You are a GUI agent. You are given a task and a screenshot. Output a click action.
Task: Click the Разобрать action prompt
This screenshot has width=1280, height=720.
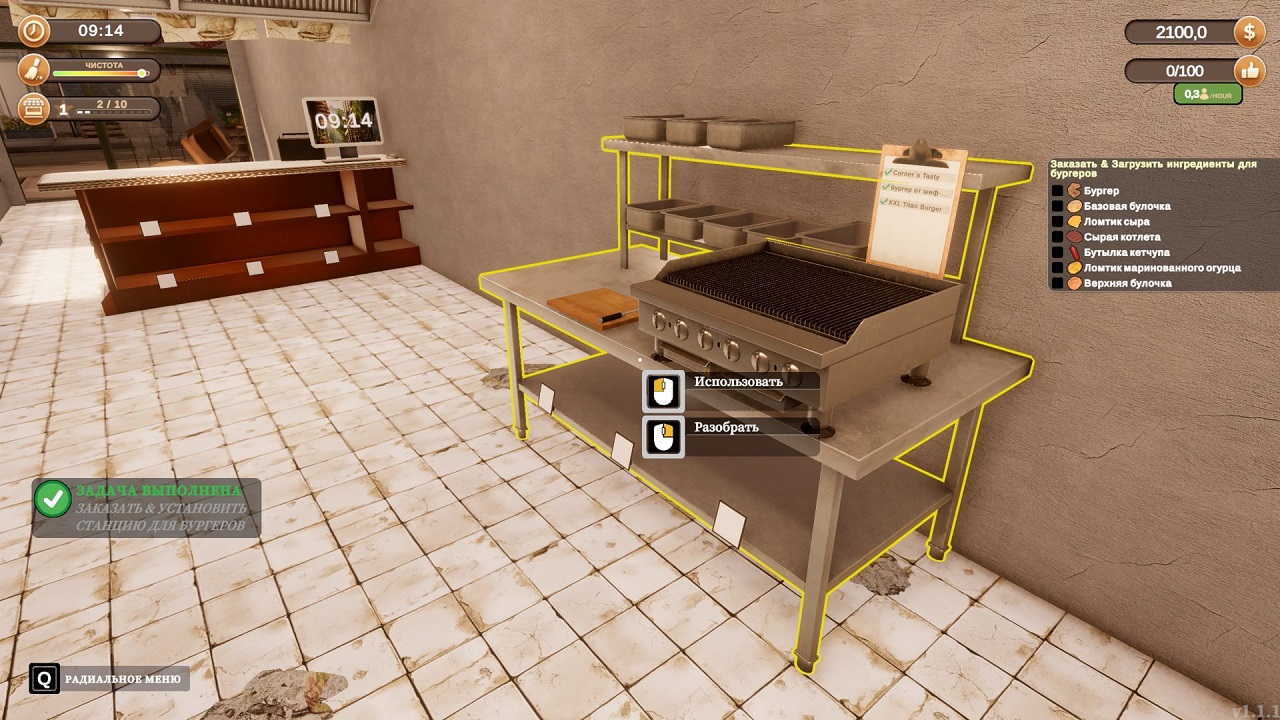(724, 425)
